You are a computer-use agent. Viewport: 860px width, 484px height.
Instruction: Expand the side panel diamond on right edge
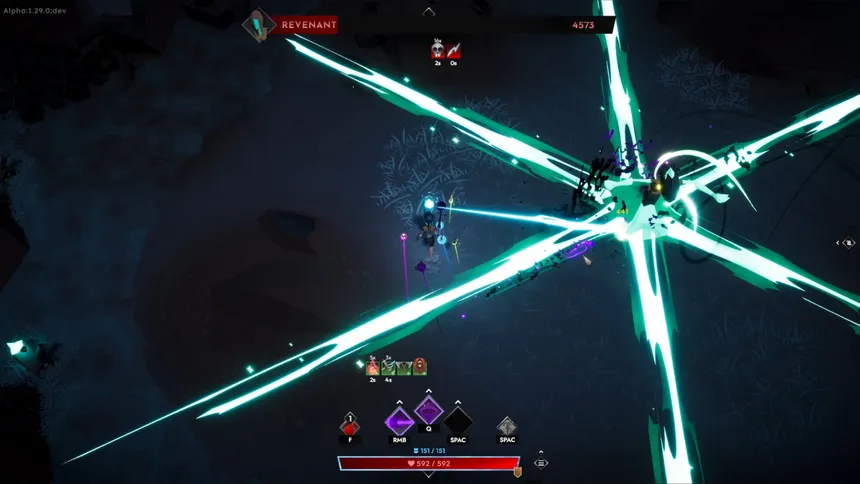pos(847,242)
